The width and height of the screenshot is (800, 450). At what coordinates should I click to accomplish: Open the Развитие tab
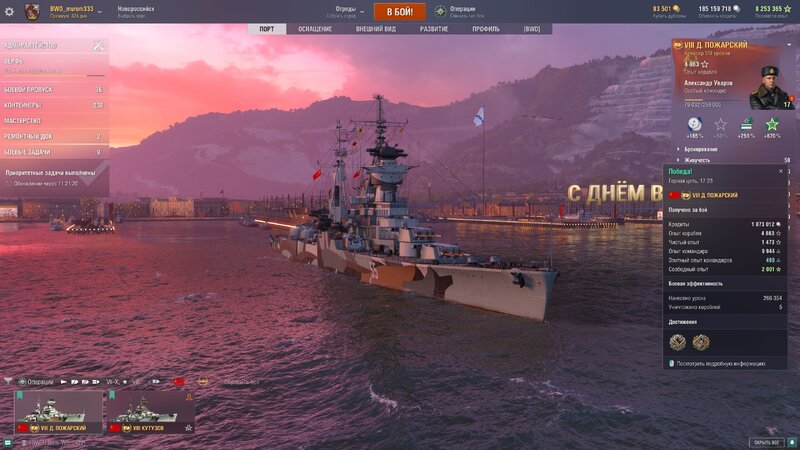click(x=434, y=29)
